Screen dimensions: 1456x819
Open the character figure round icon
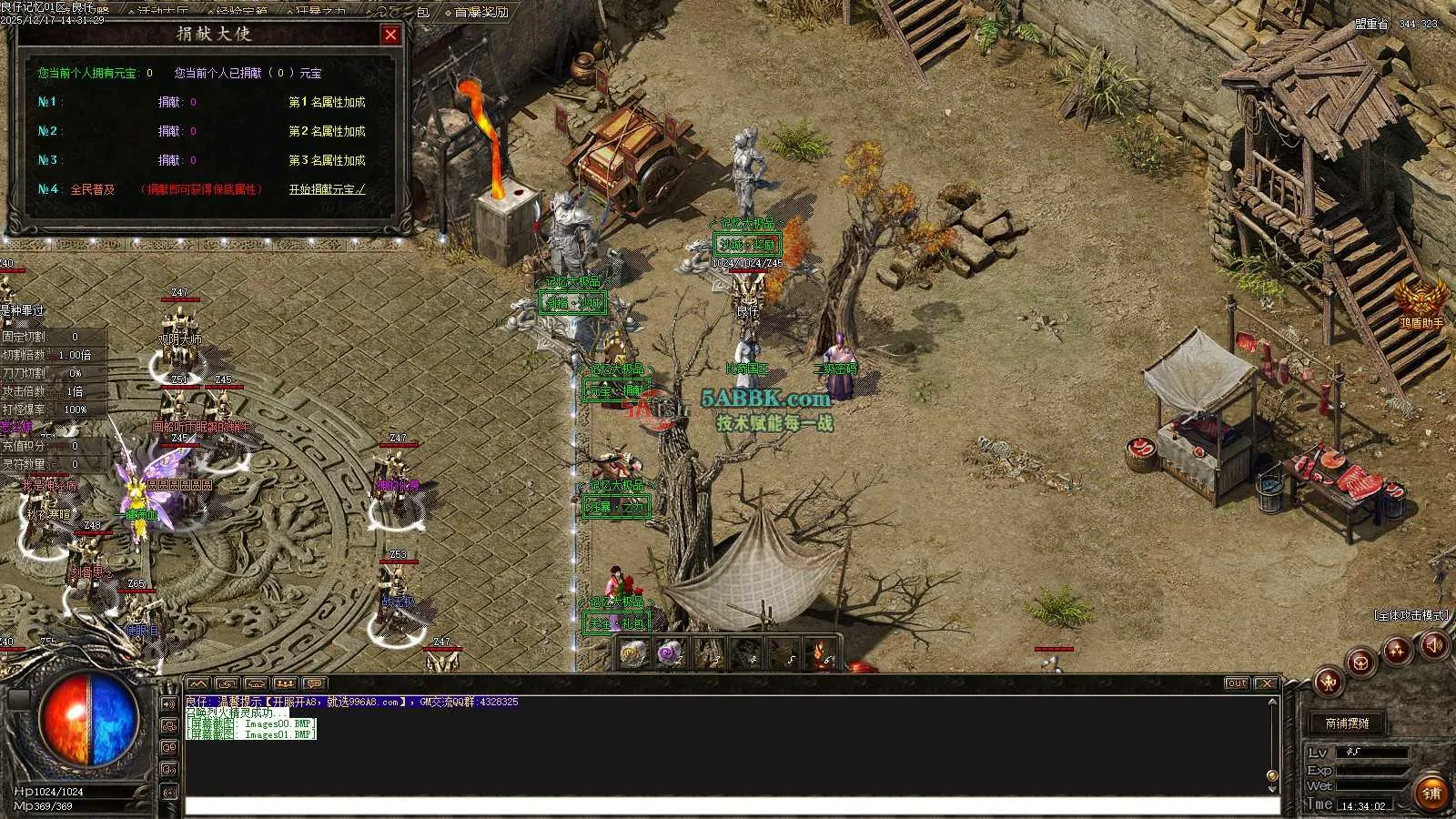(x=1329, y=680)
